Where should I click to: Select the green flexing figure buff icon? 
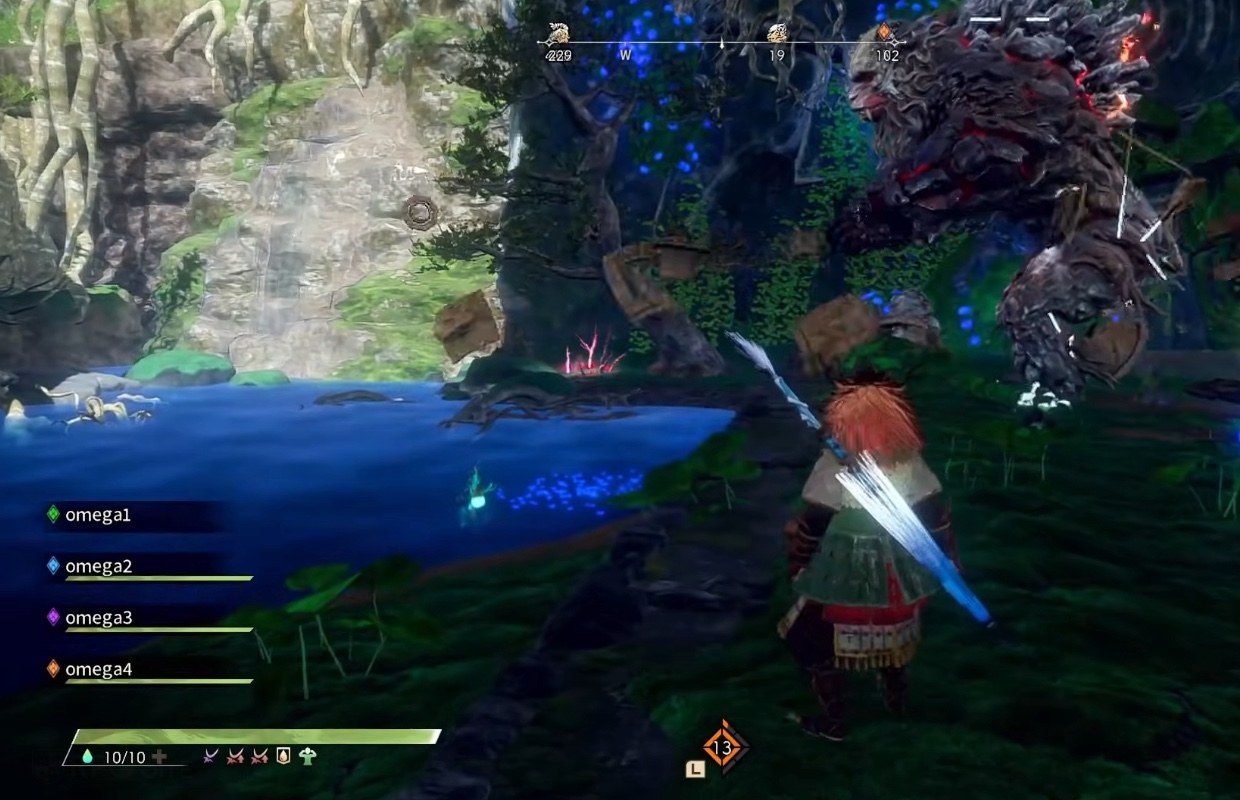(307, 757)
